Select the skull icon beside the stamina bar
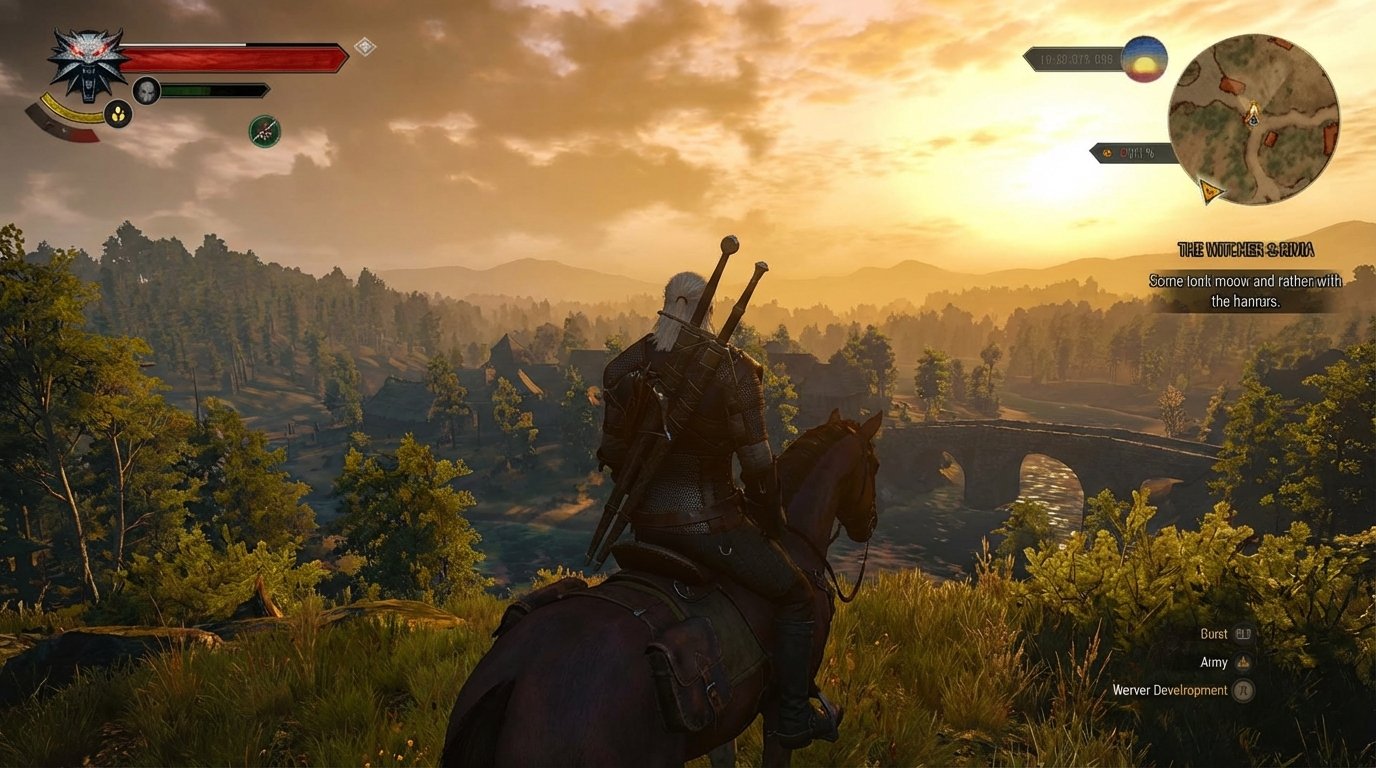This screenshot has width=1376, height=768. coord(148,89)
